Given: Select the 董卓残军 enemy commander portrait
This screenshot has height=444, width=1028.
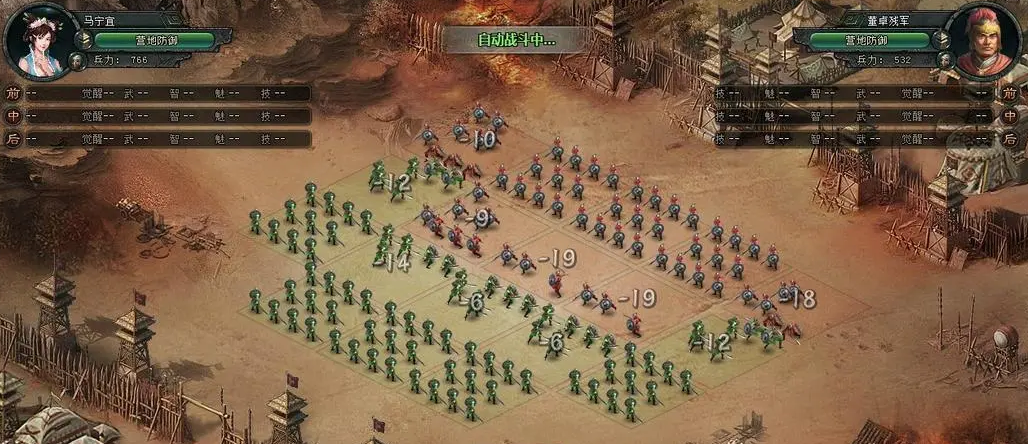Looking at the screenshot, I should pyautogui.click(x=984, y=42).
